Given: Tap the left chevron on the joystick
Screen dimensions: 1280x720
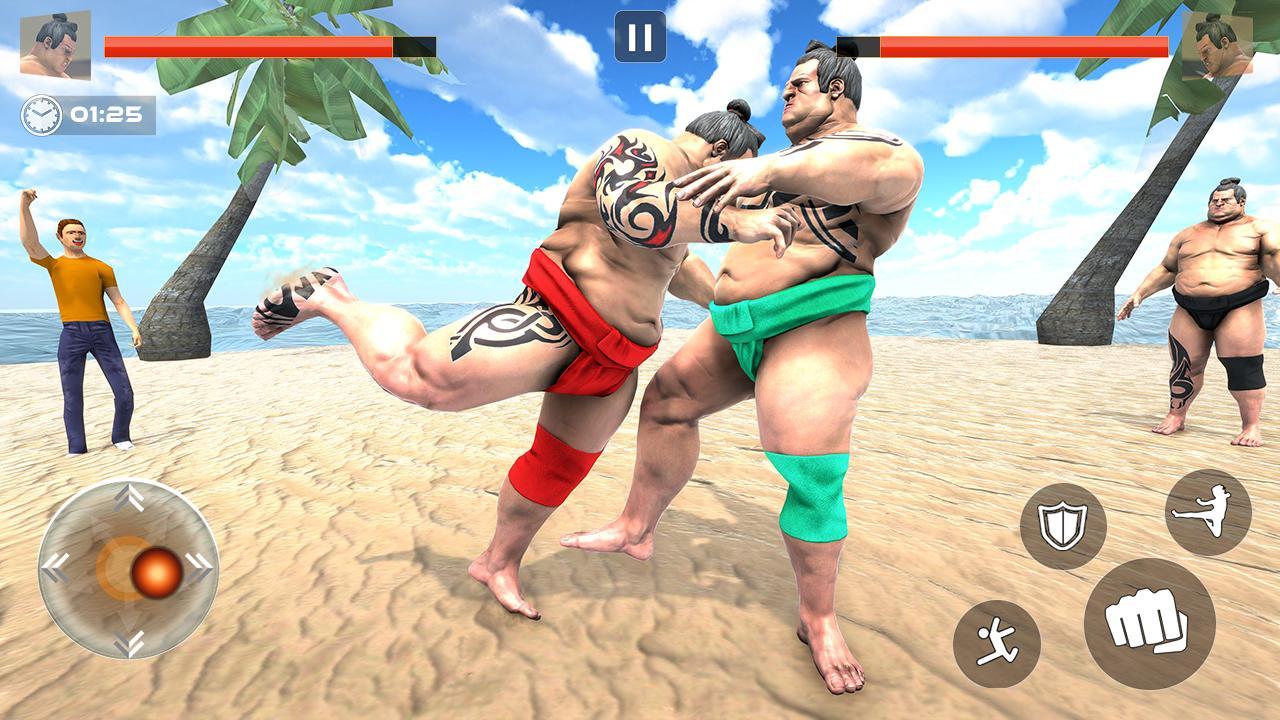Looking at the screenshot, I should 57,566.
